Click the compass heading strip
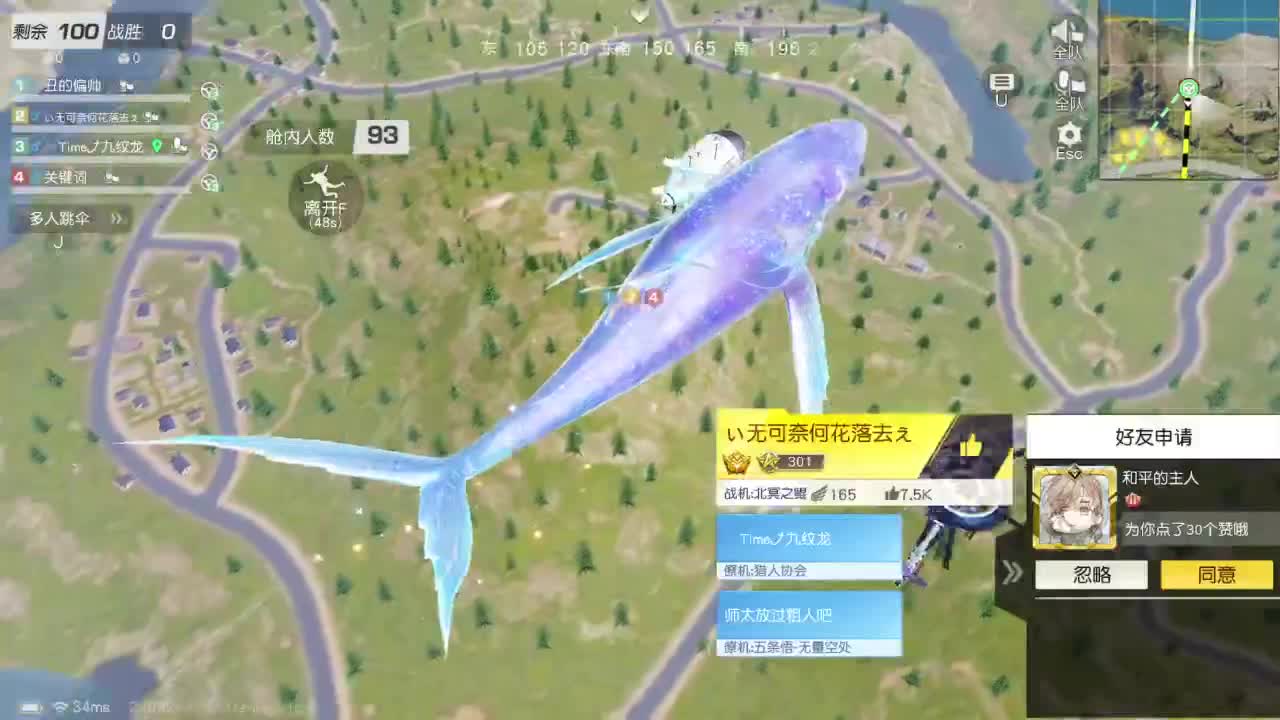The height and width of the screenshot is (720, 1280). (x=640, y=47)
